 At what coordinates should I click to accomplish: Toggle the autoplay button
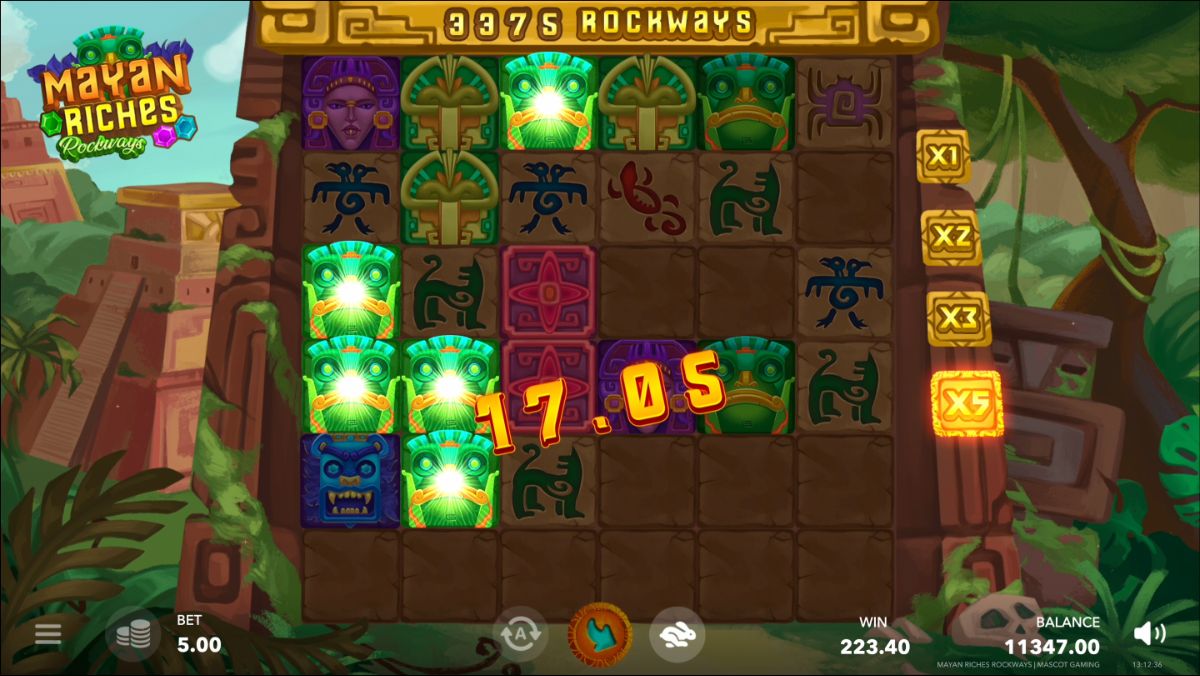pyautogui.click(x=520, y=634)
